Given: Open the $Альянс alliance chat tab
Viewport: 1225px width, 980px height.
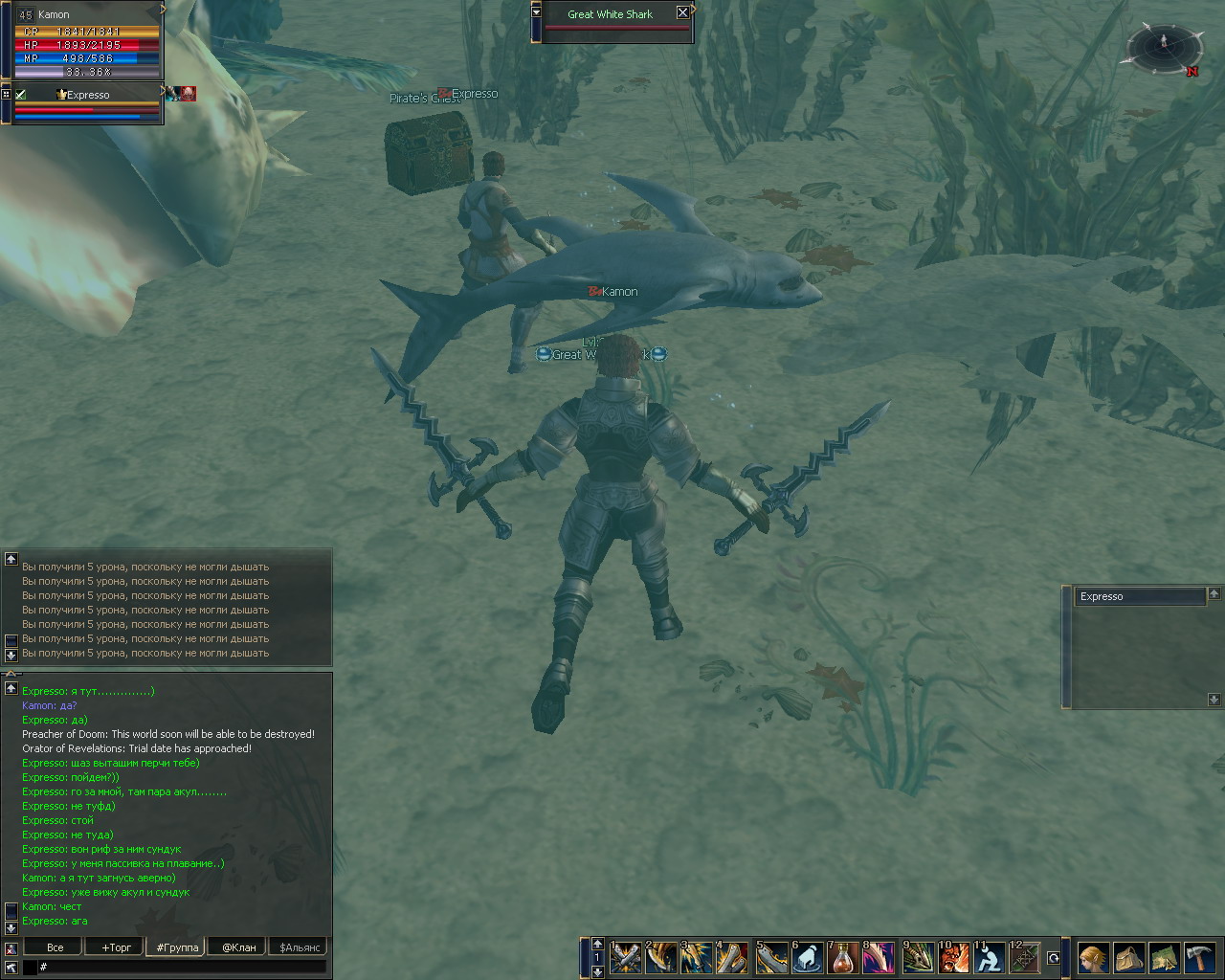Looking at the screenshot, I should click(x=299, y=947).
